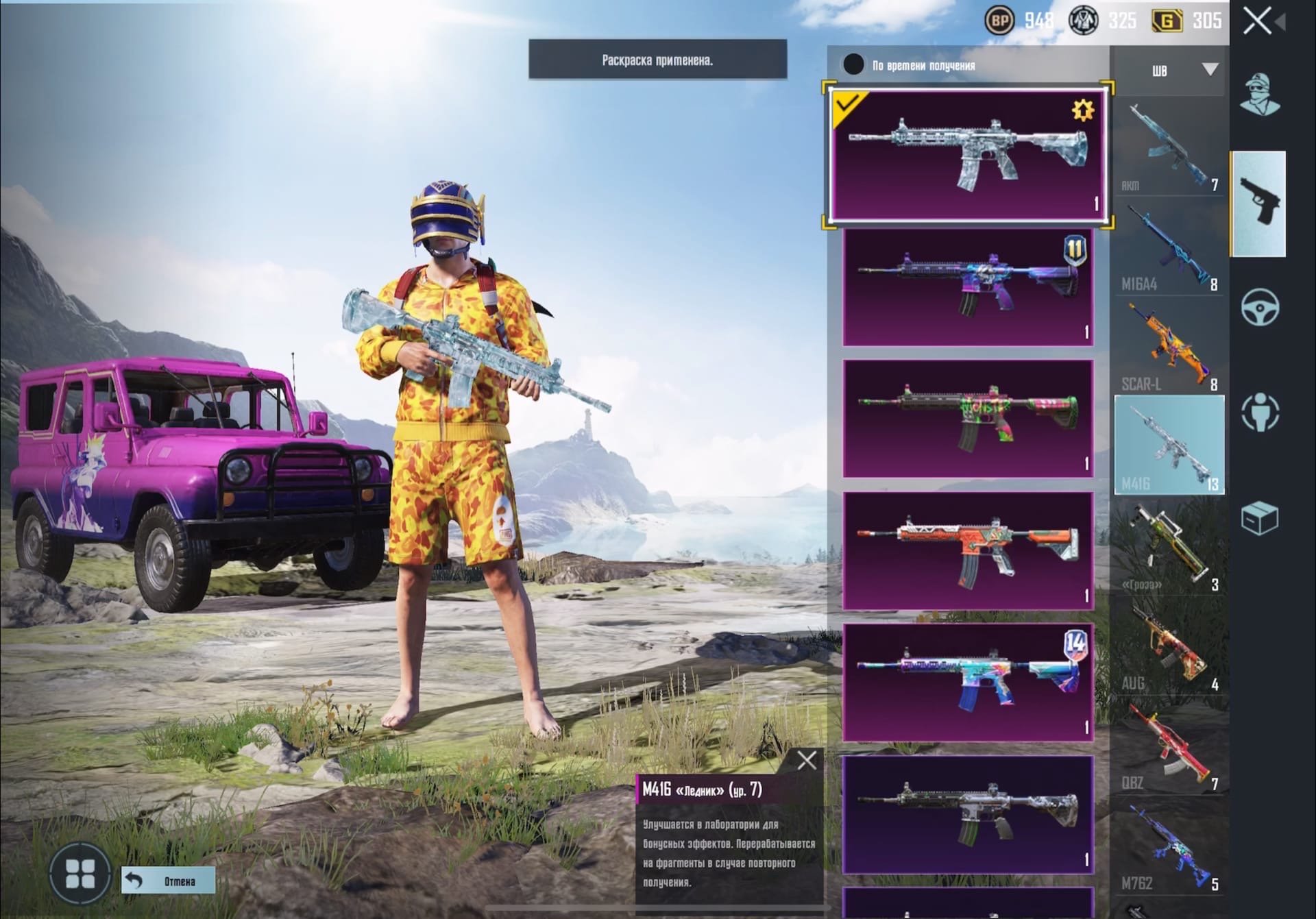Select the black and silver M416 skin
Viewport: 1316px width, 919px height.
(x=967, y=814)
